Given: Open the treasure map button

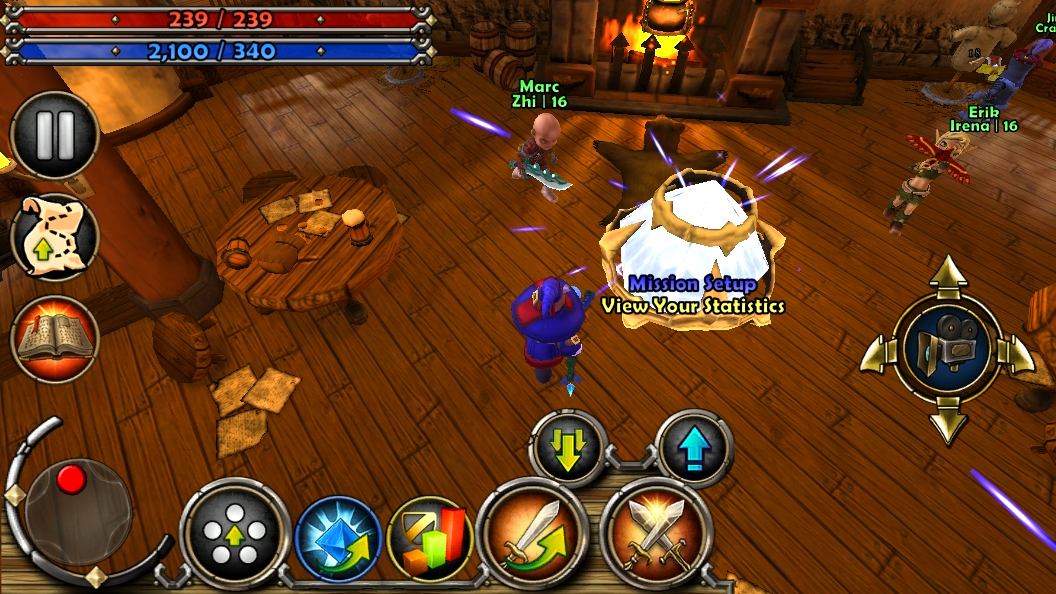Looking at the screenshot, I should point(55,237).
